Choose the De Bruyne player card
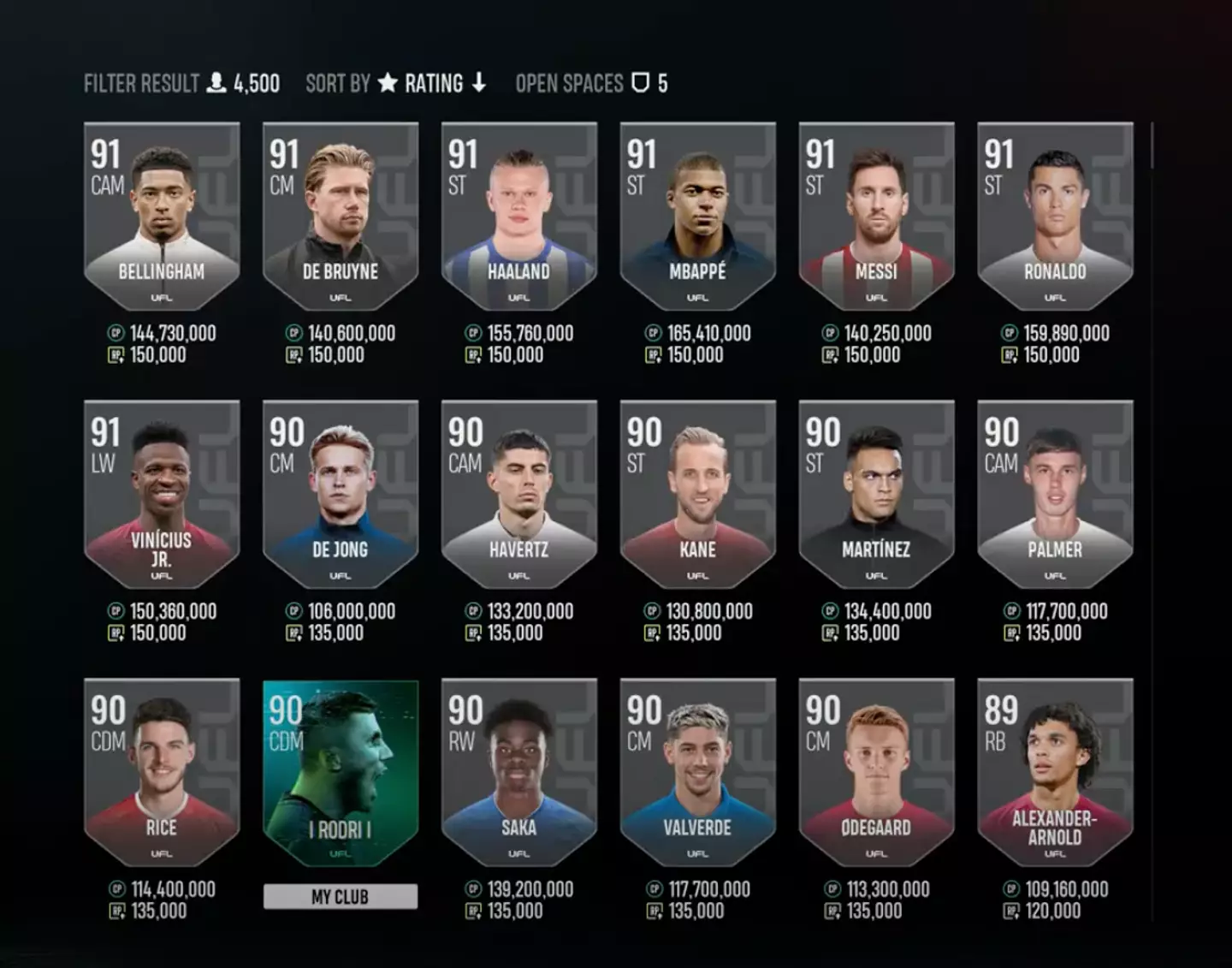 pyautogui.click(x=341, y=214)
